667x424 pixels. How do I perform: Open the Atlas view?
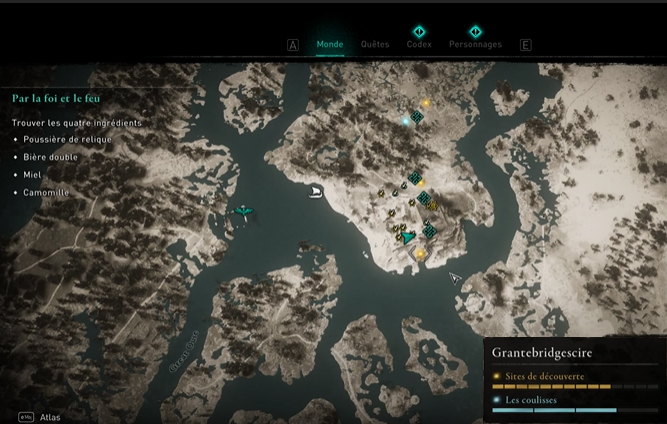50,417
